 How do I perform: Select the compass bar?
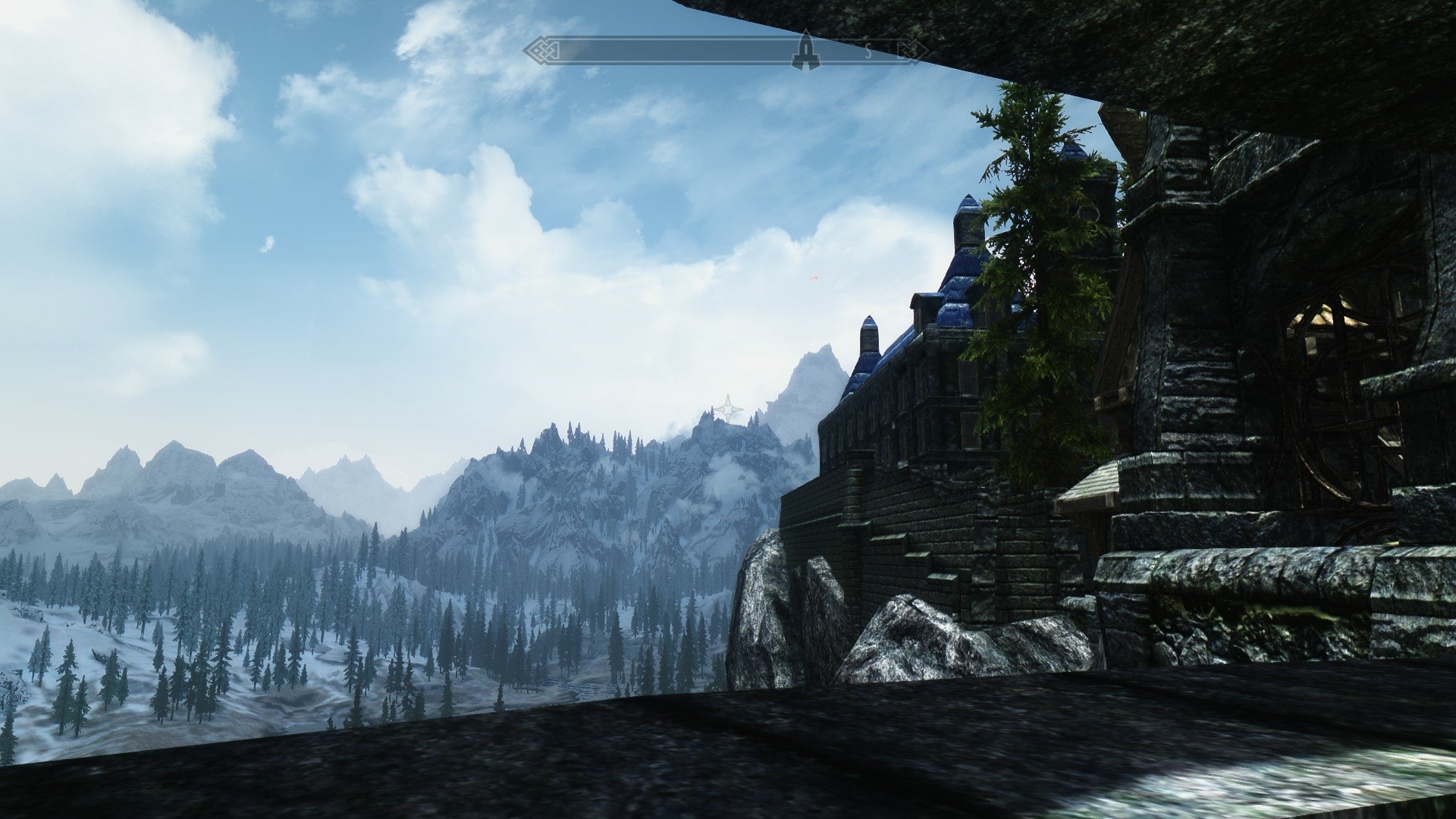pos(682,52)
